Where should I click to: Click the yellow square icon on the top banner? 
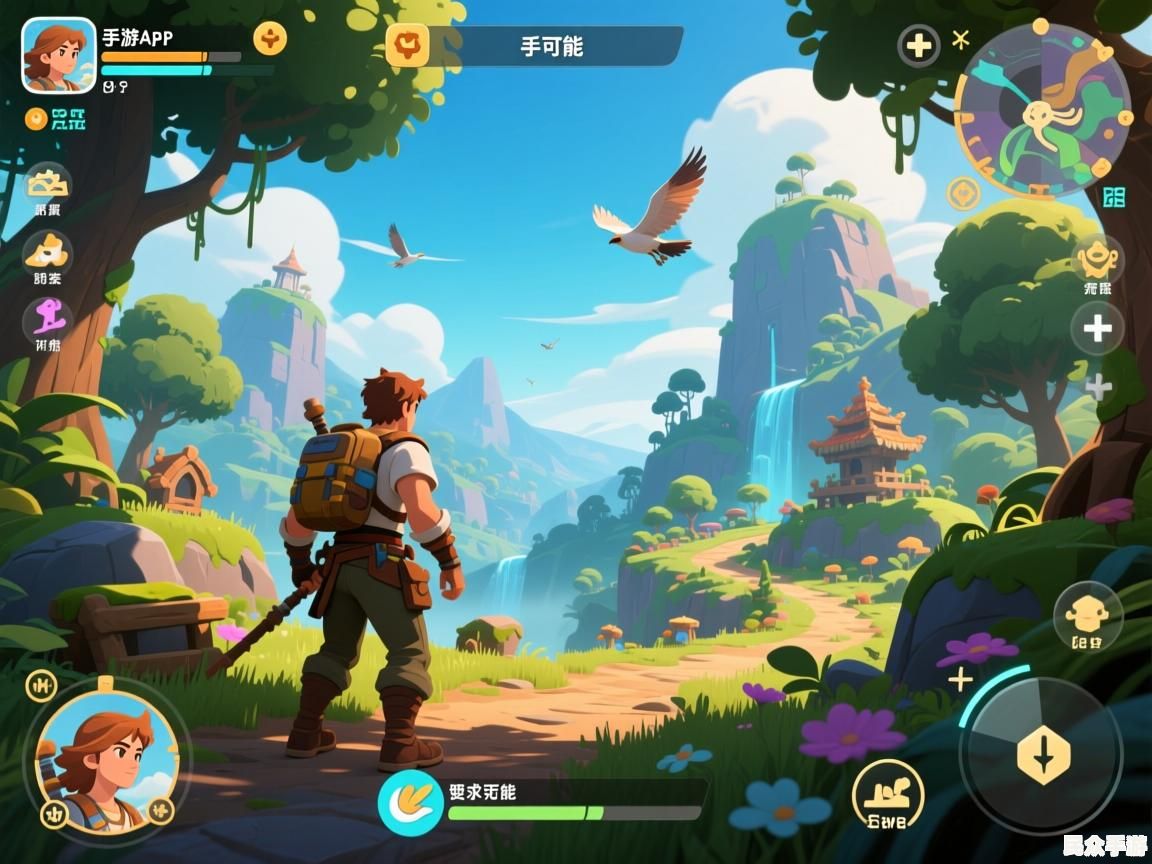click(407, 45)
